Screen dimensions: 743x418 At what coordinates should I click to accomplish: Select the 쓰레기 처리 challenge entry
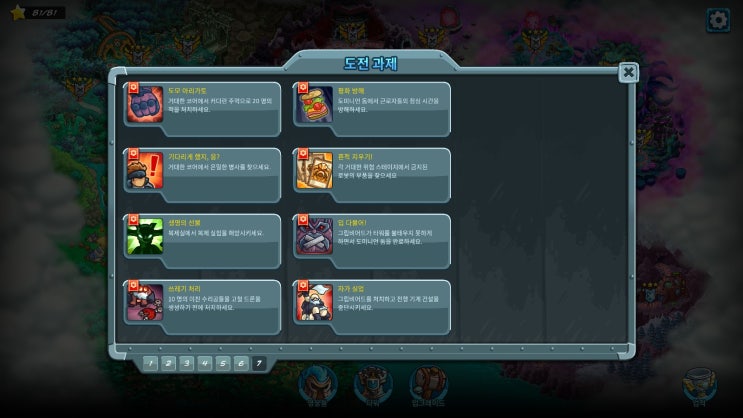point(203,302)
